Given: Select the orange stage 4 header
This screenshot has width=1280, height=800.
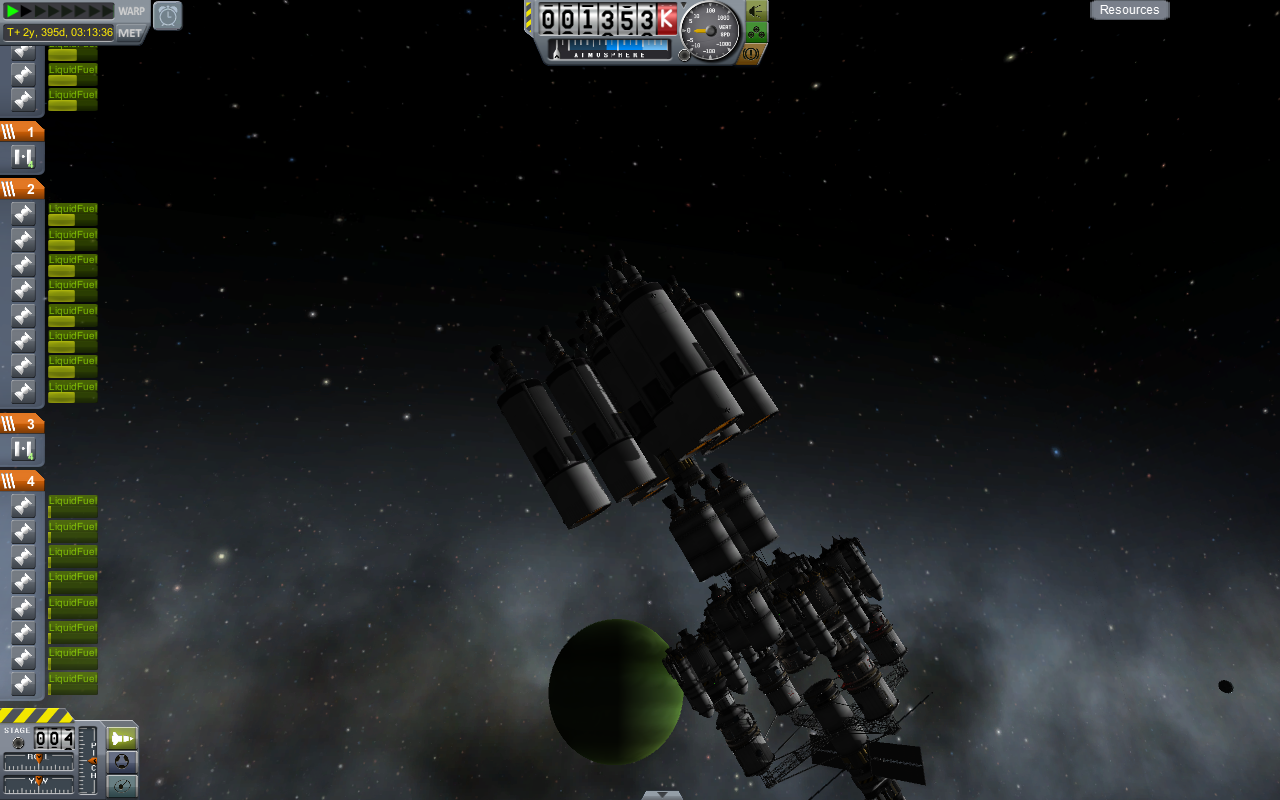Looking at the screenshot, I should 22,481.
